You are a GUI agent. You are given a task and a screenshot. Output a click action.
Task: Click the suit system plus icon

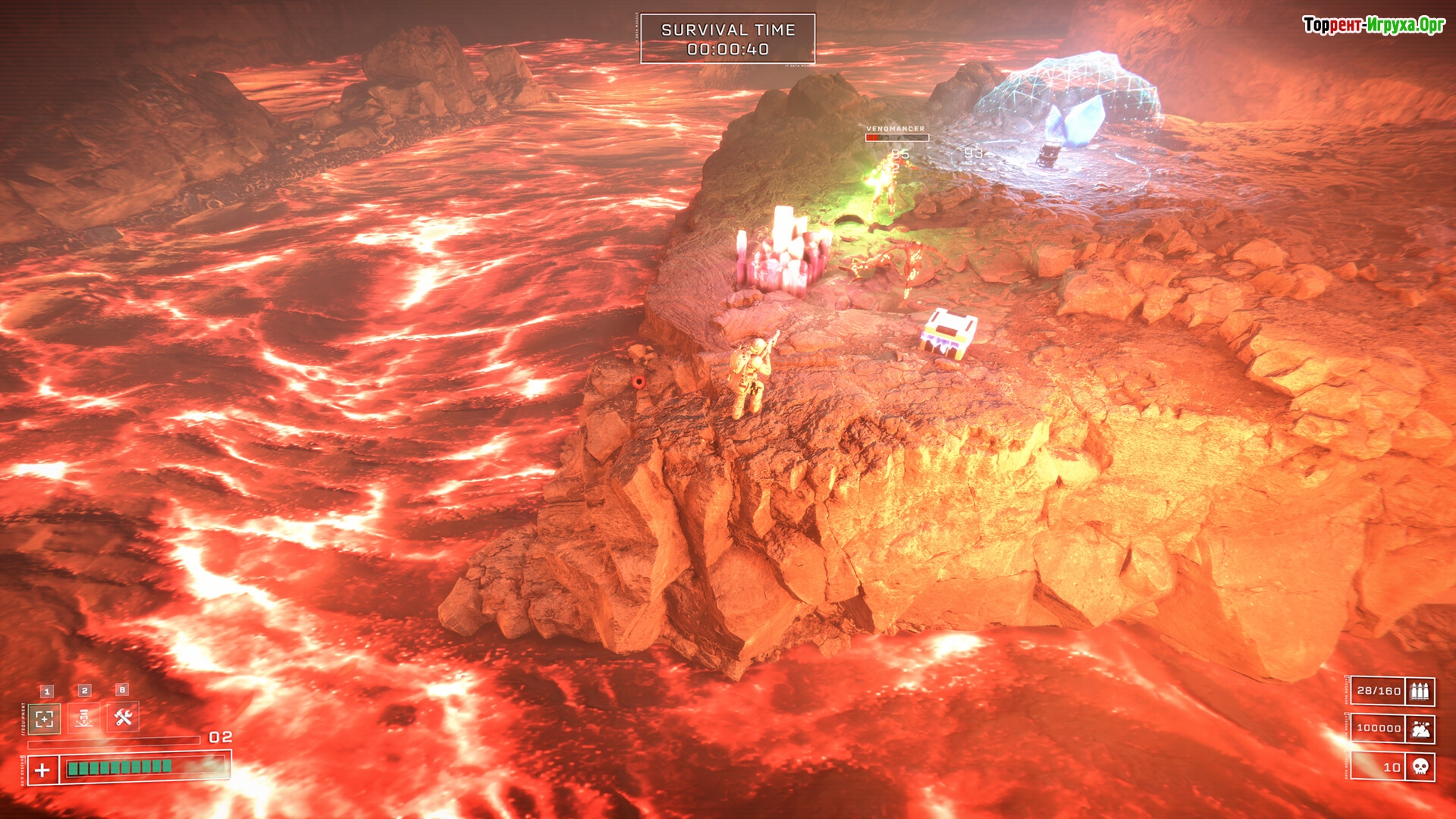coord(43,770)
